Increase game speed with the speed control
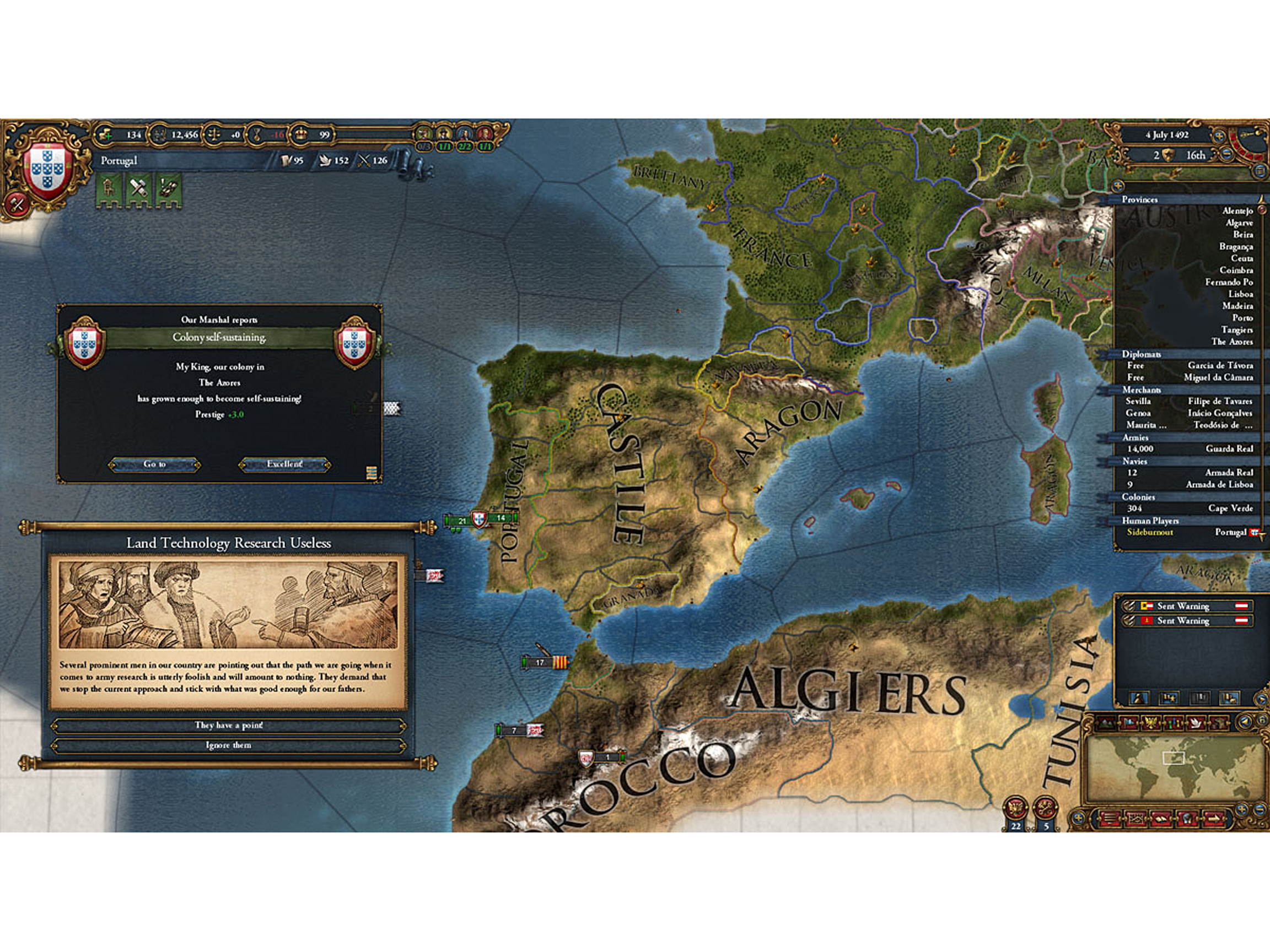1270x952 pixels. coord(1219,136)
